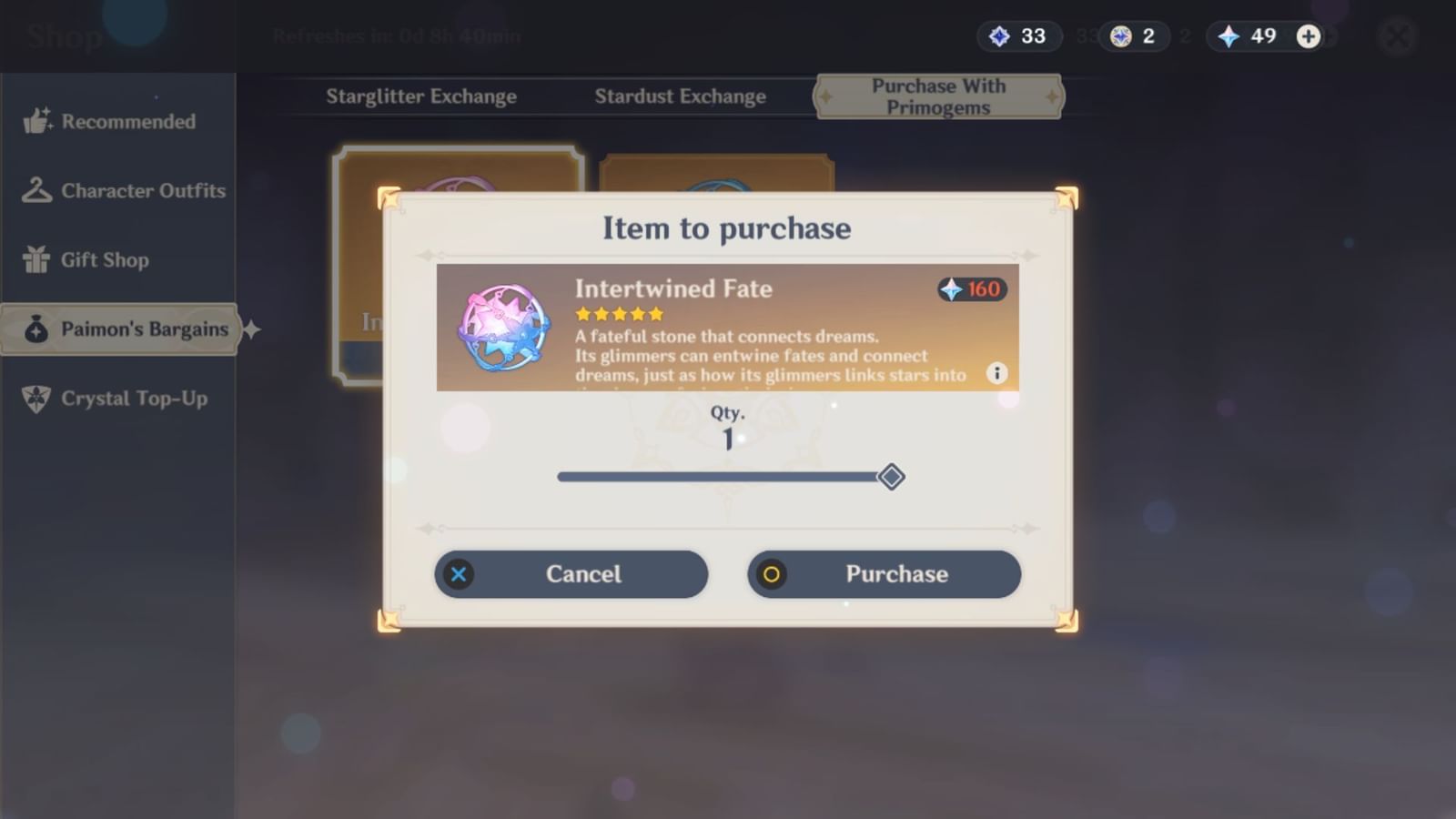Cancel the item purchase dialog
This screenshot has width=1456, height=819.
571,574
